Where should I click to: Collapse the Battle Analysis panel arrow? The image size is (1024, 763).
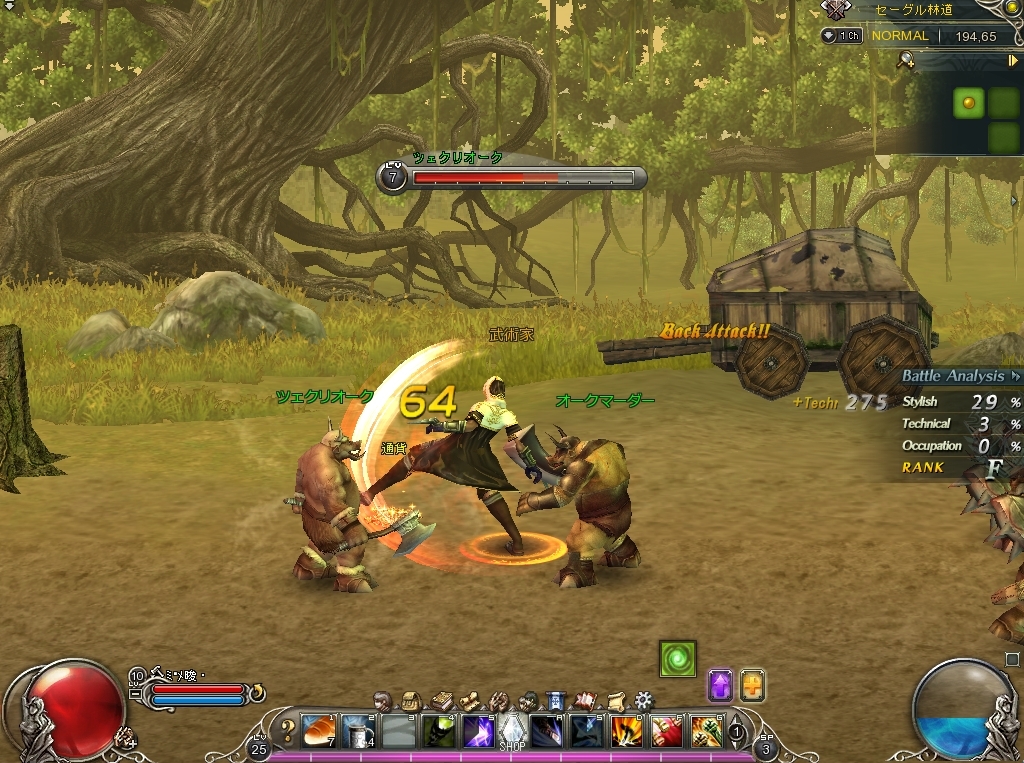(x=1016, y=377)
